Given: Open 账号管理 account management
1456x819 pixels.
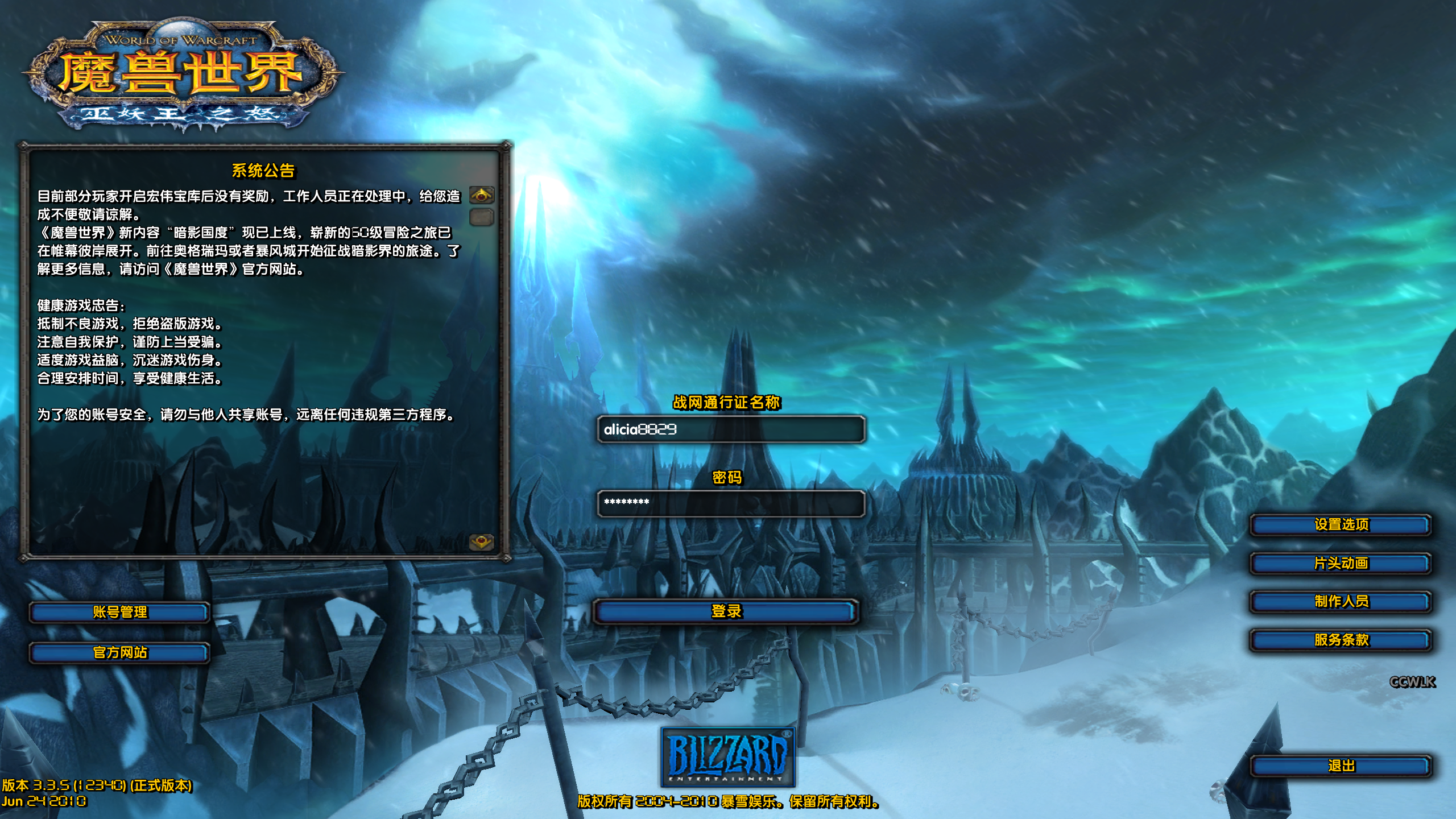Looking at the screenshot, I should point(119,613).
